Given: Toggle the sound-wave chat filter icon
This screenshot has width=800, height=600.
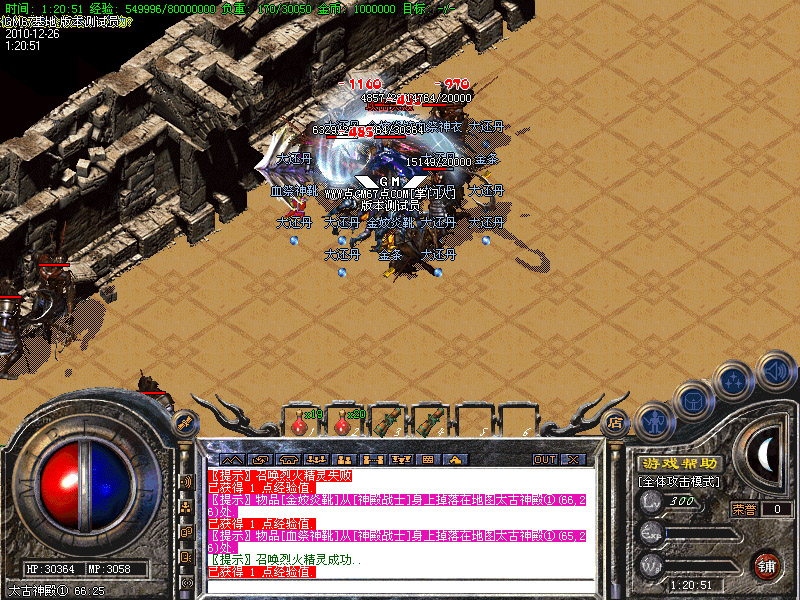Looking at the screenshot, I should (185, 481).
